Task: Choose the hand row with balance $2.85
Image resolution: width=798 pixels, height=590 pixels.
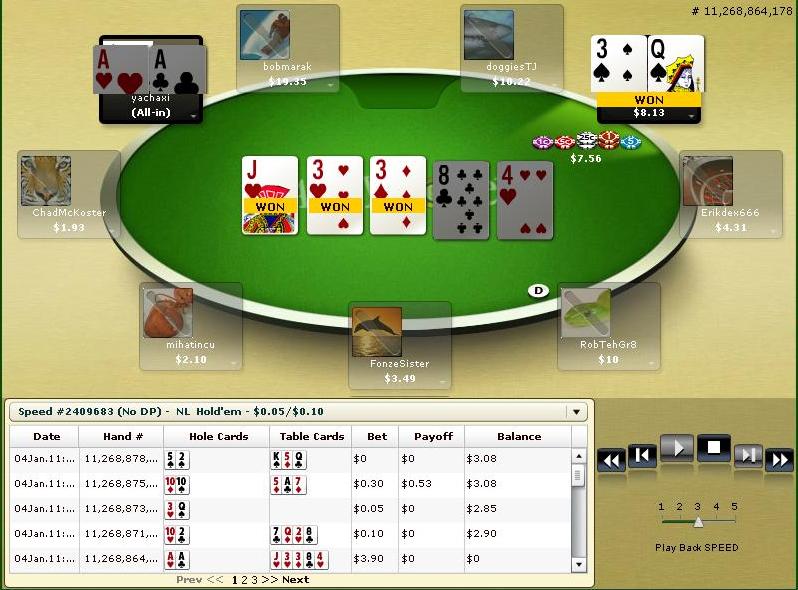Action: (x=290, y=509)
